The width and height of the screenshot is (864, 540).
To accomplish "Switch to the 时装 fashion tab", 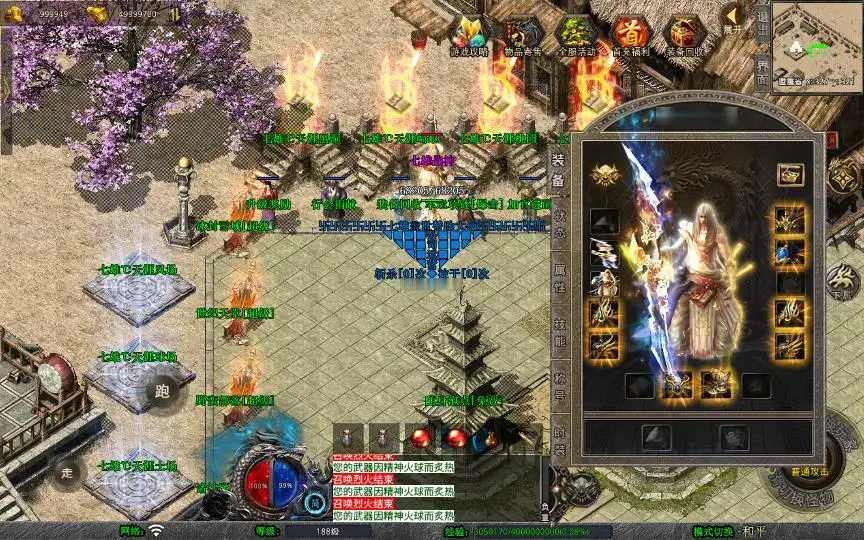I will [558, 440].
